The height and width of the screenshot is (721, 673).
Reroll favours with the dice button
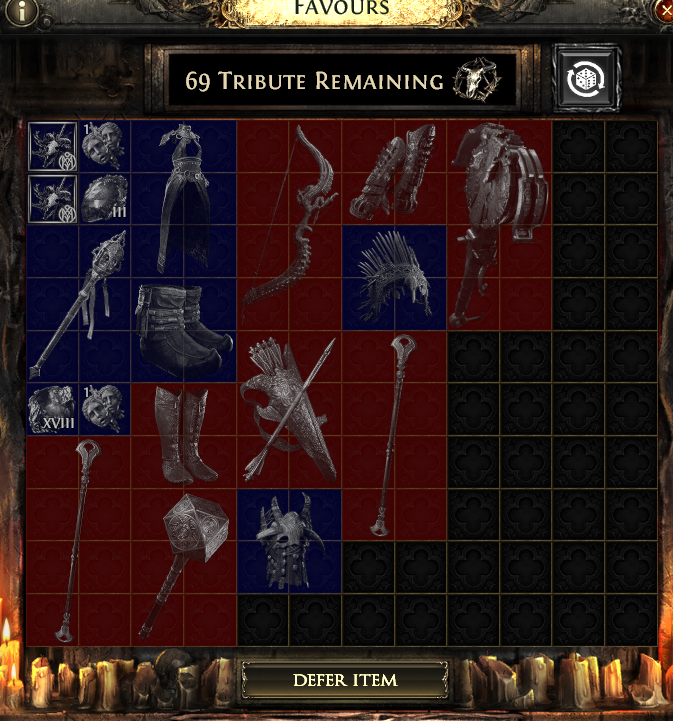(586, 80)
